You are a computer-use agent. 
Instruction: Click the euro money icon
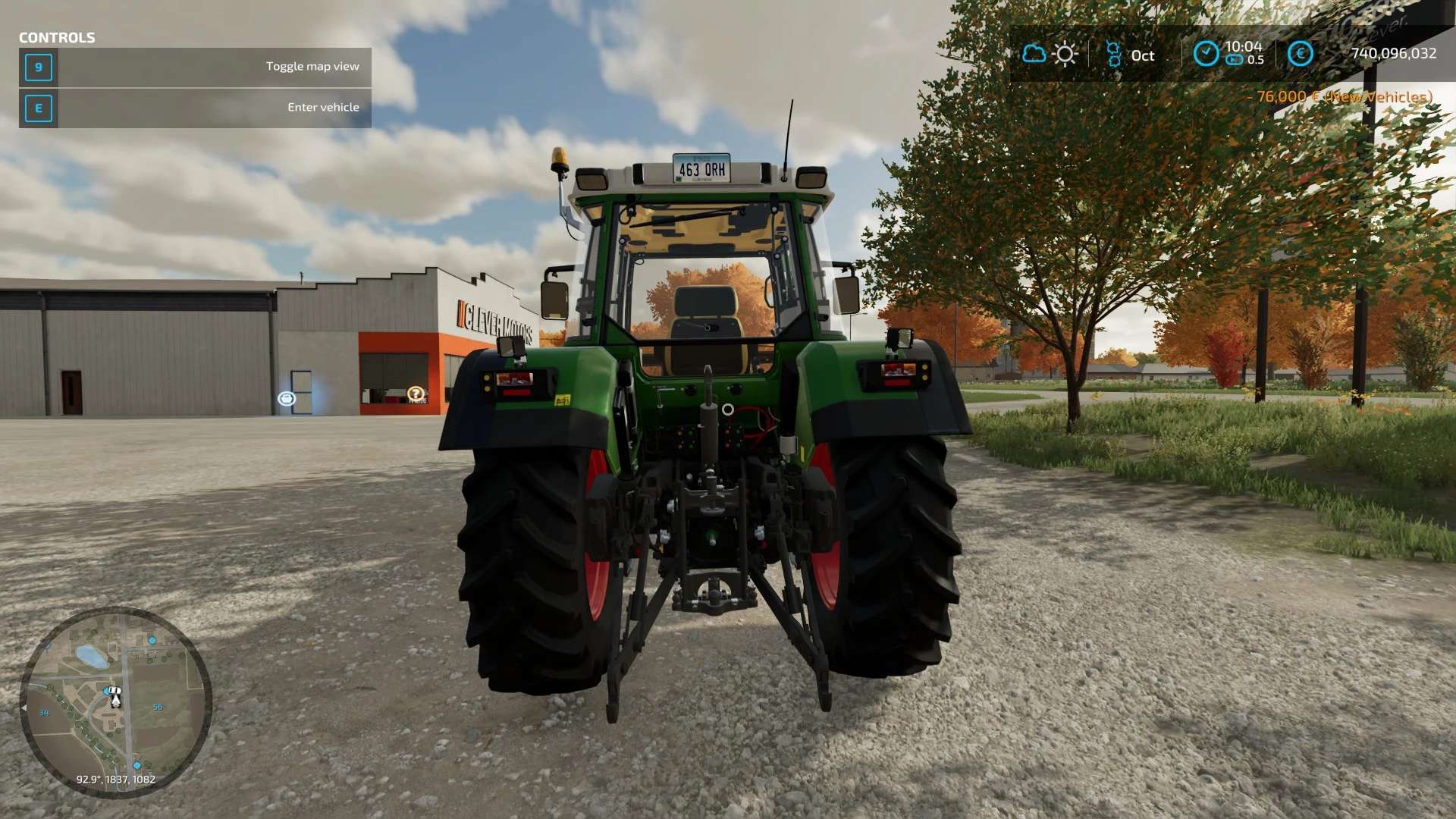click(x=1300, y=53)
